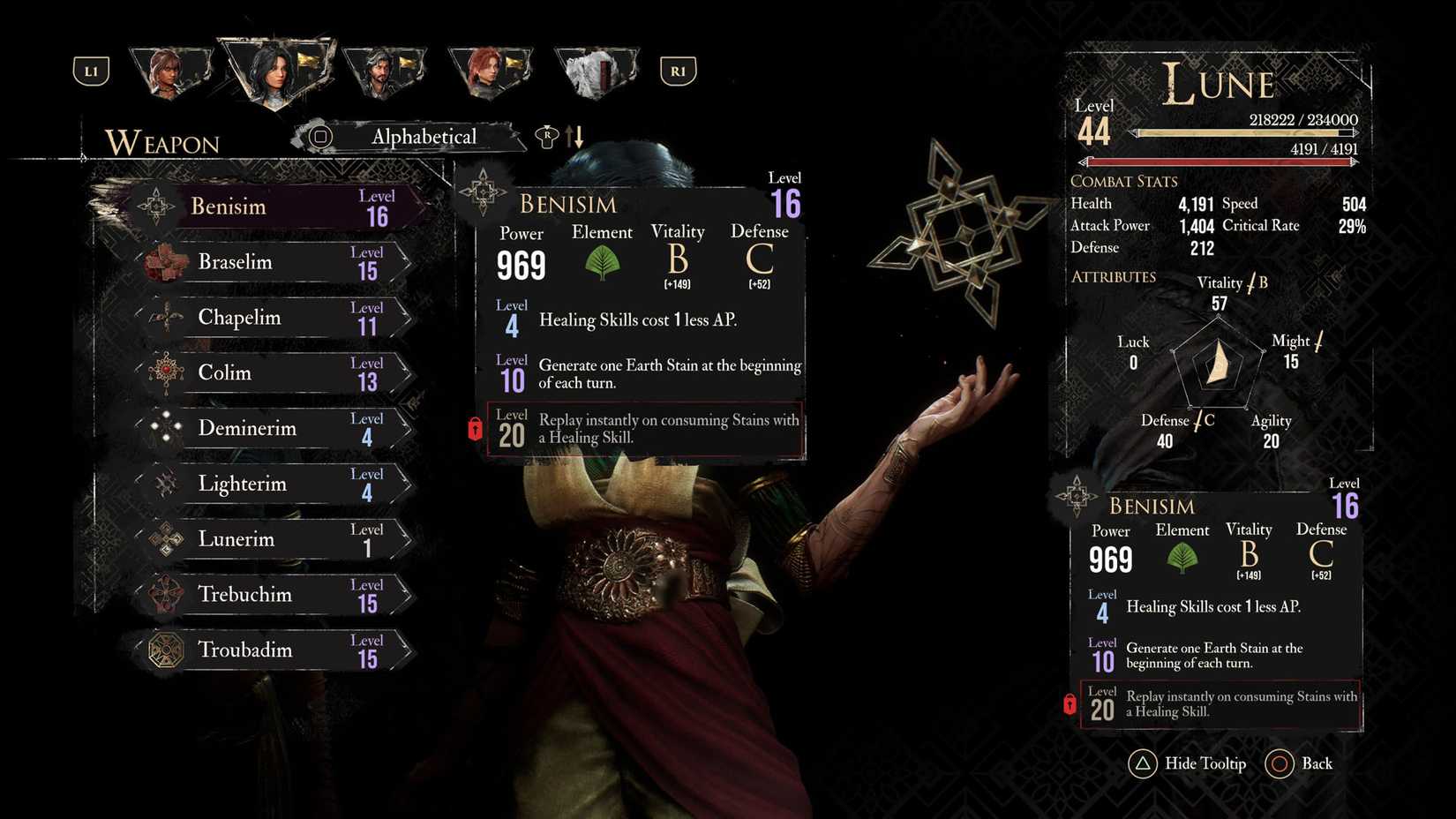Click the sort direction arrows icon

pyautogui.click(x=576, y=137)
